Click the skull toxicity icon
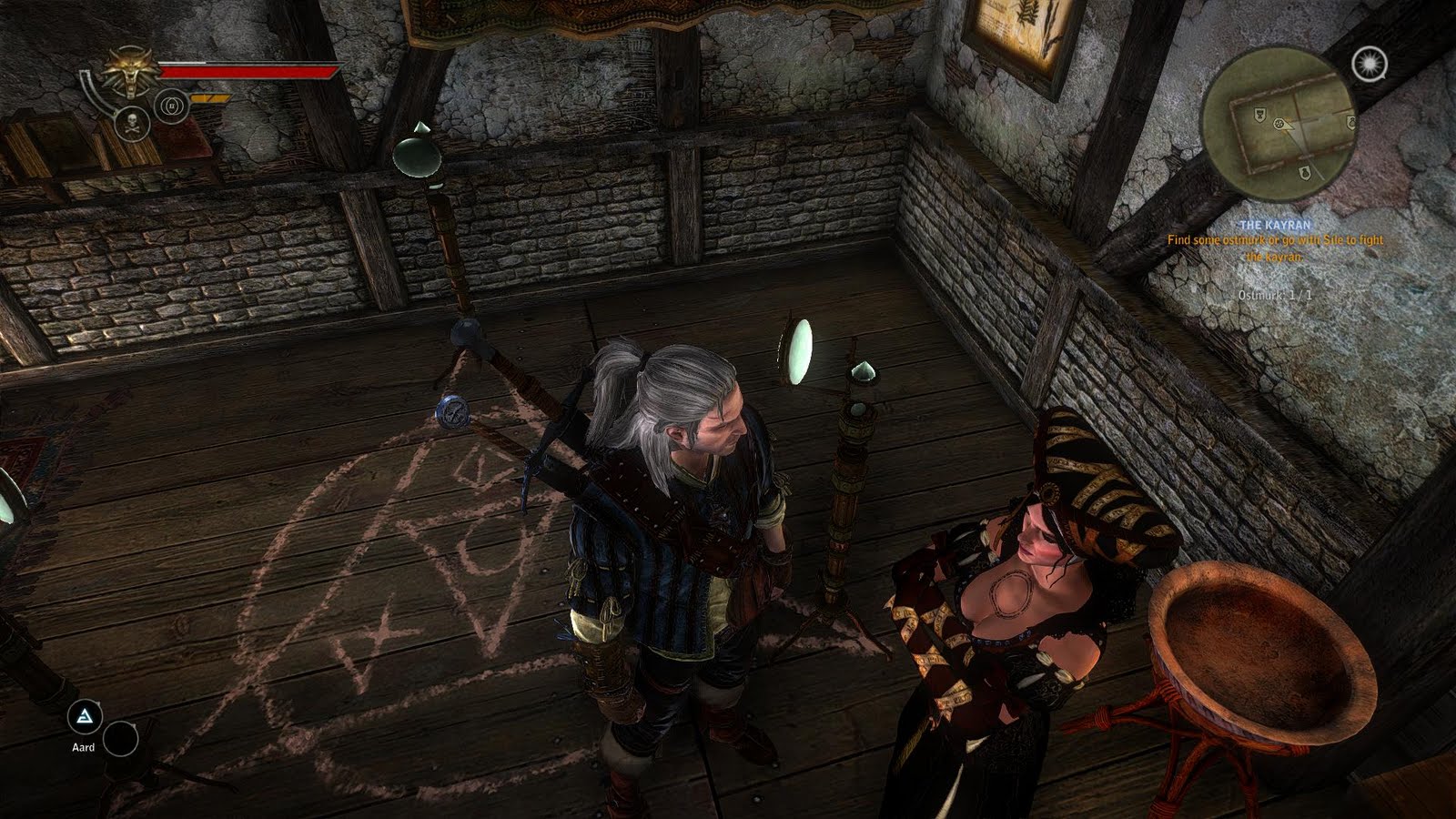 click(x=133, y=124)
